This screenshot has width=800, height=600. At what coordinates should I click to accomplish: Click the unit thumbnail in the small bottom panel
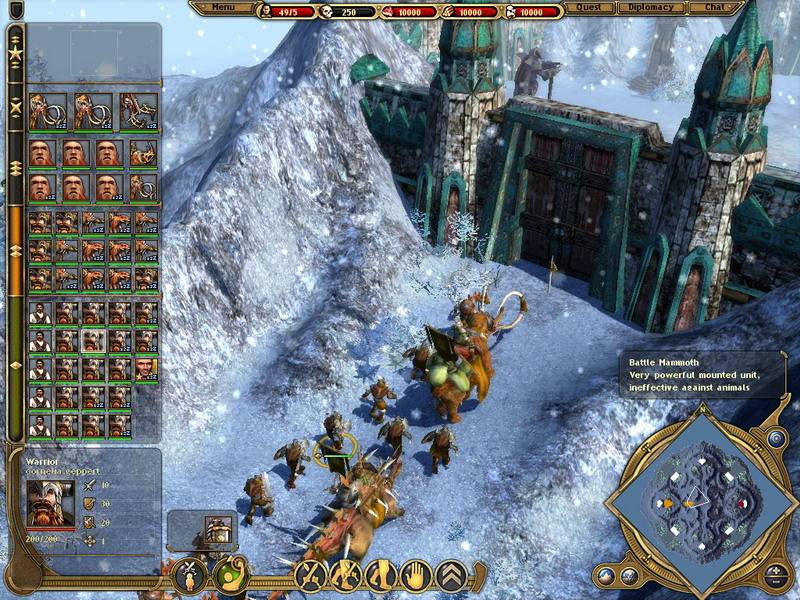216,527
